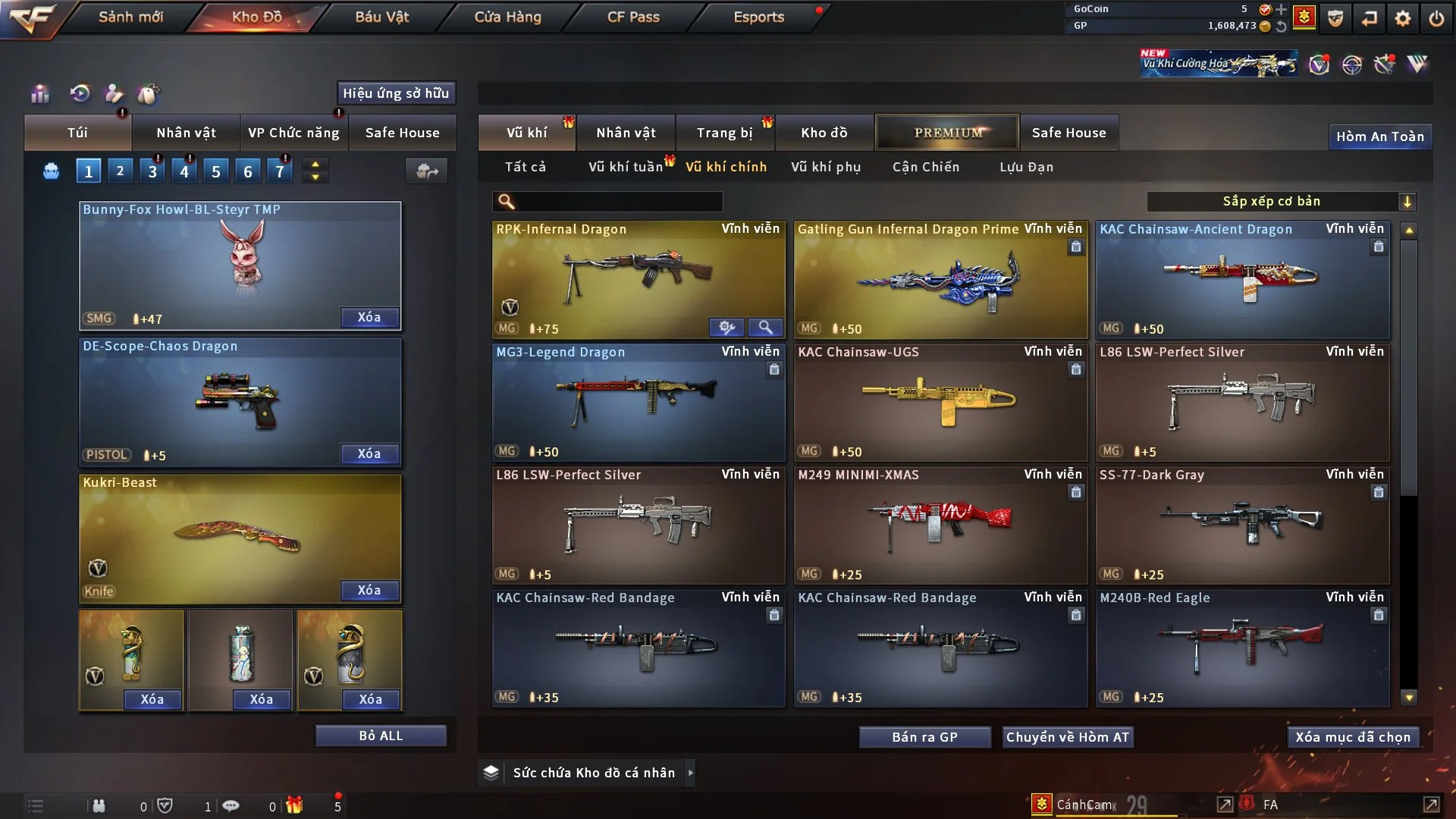
Task: Click Chuyển về Hòm AT button
Action: tap(1067, 737)
